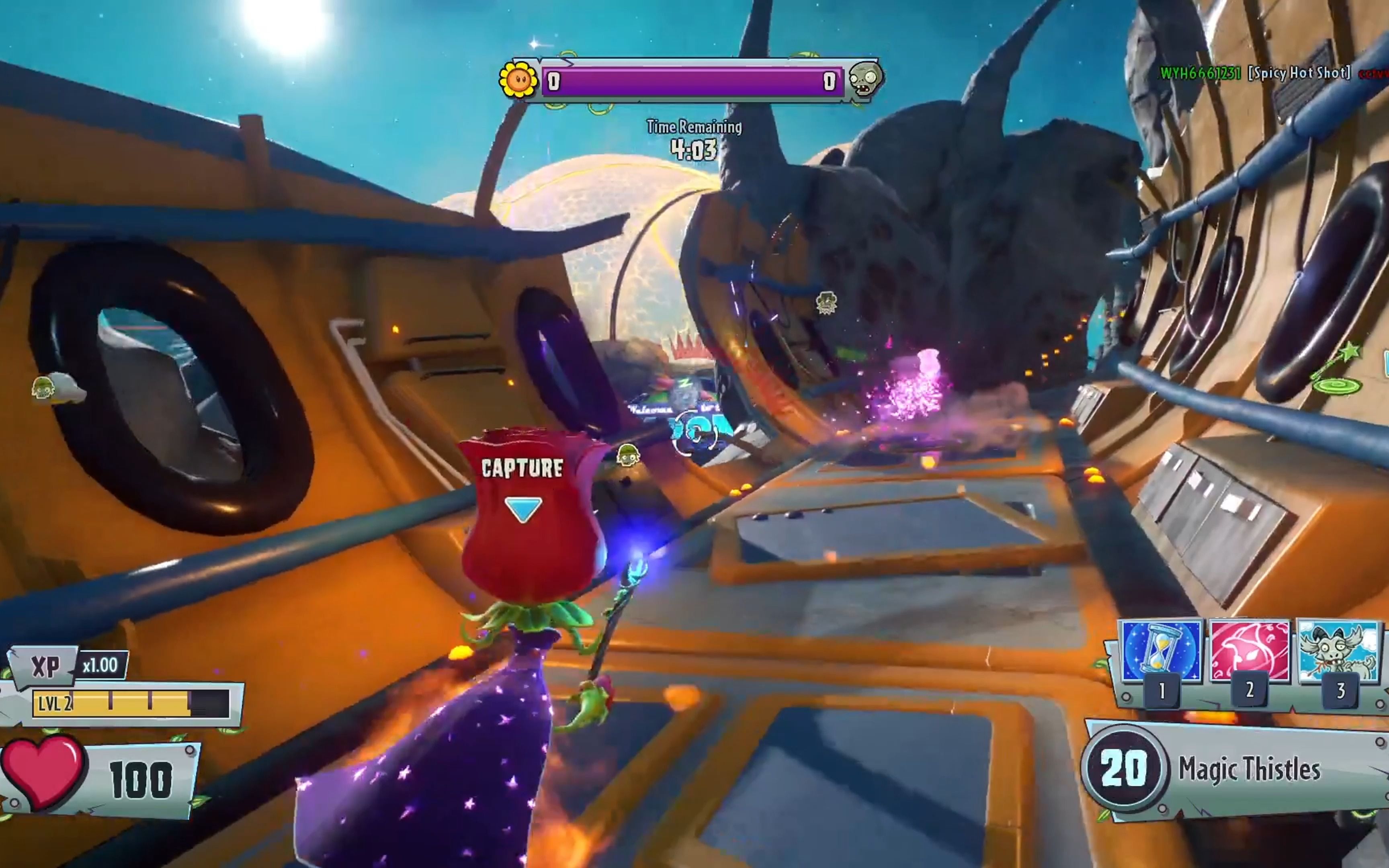The image size is (1389, 868).
Task: Activate the Time Snare hourglass ability
Action: [1161, 651]
